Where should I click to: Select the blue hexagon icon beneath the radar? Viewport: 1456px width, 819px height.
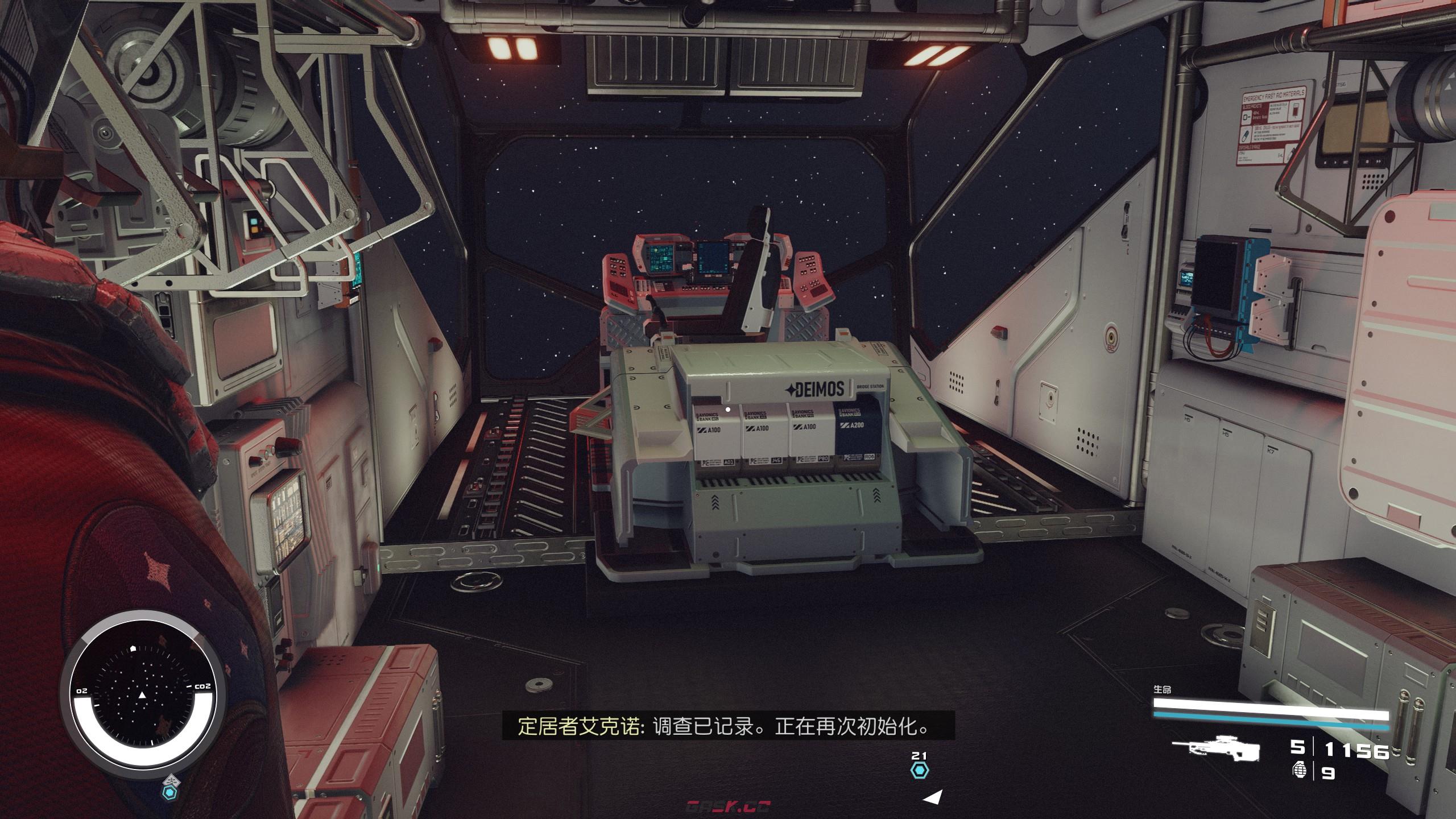[169, 792]
